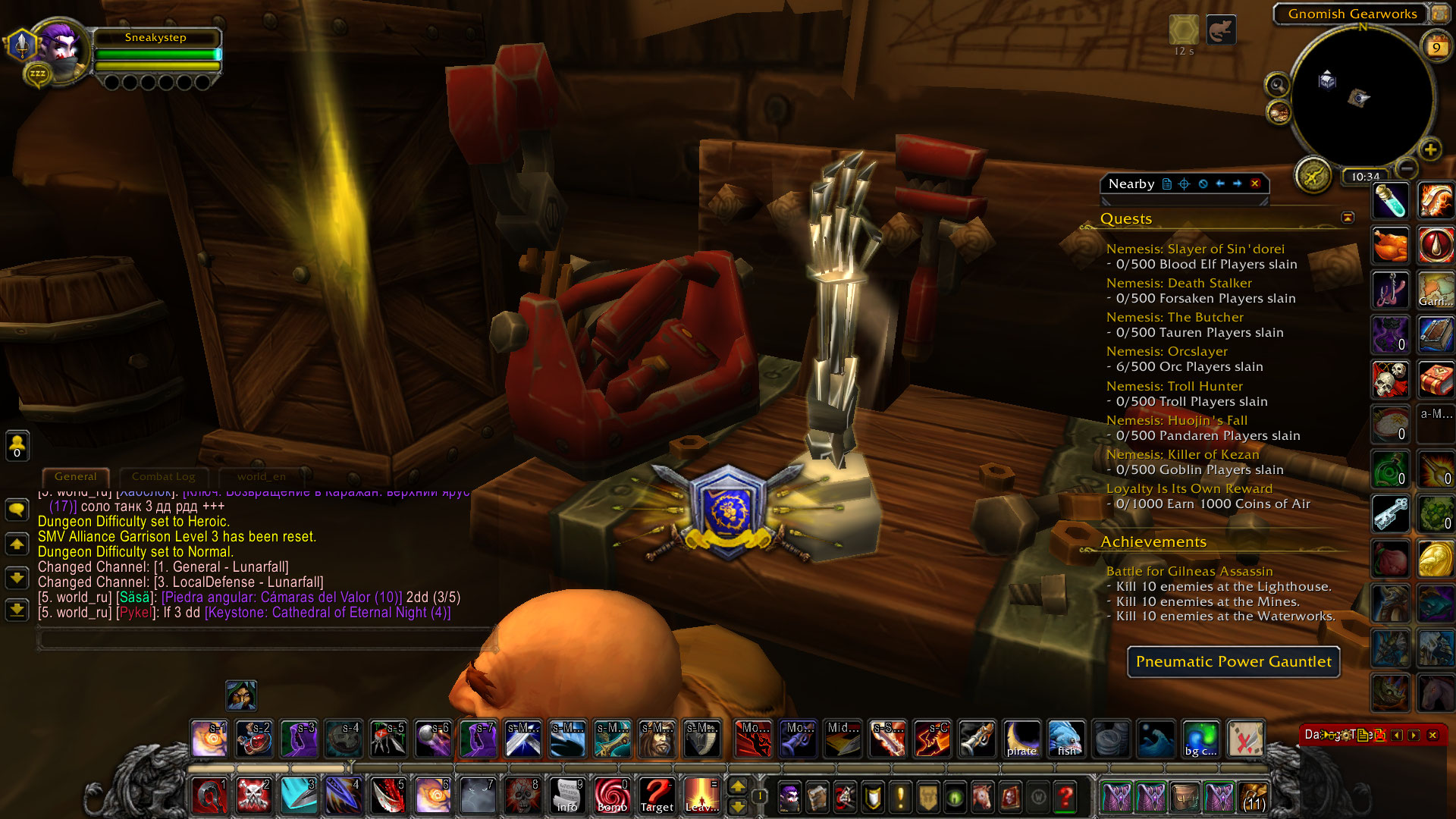Click the Pneumatic Power Gauntlet button
The height and width of the screenshot is (819, 1456).
pyautogui.click(x=1233, y=662)
